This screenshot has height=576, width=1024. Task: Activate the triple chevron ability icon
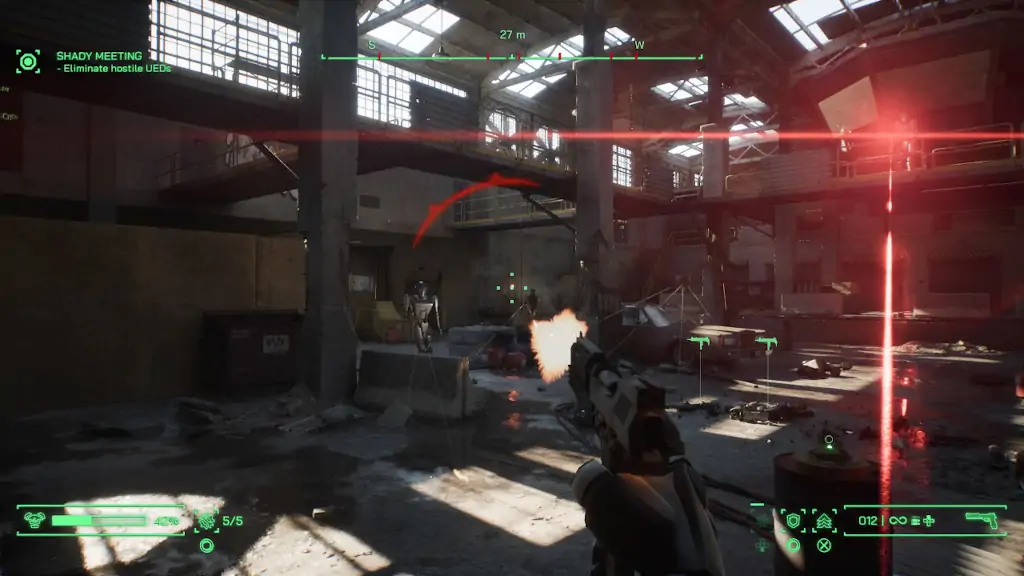[824, 520]
